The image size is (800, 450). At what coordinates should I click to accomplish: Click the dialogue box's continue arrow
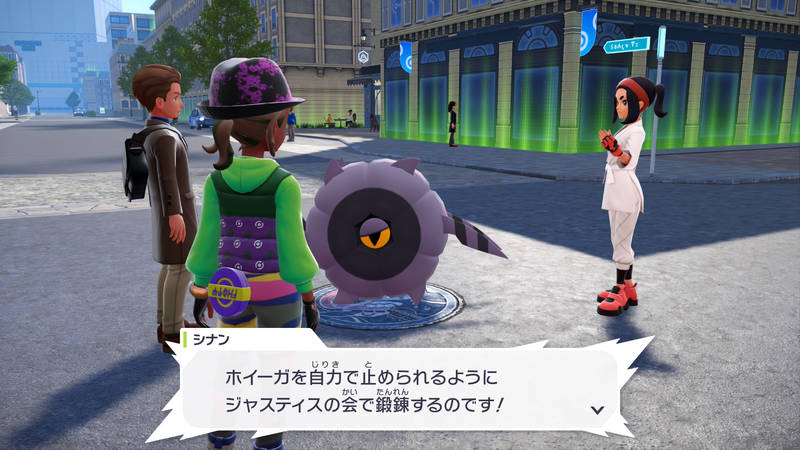click(x=597, y=409)
